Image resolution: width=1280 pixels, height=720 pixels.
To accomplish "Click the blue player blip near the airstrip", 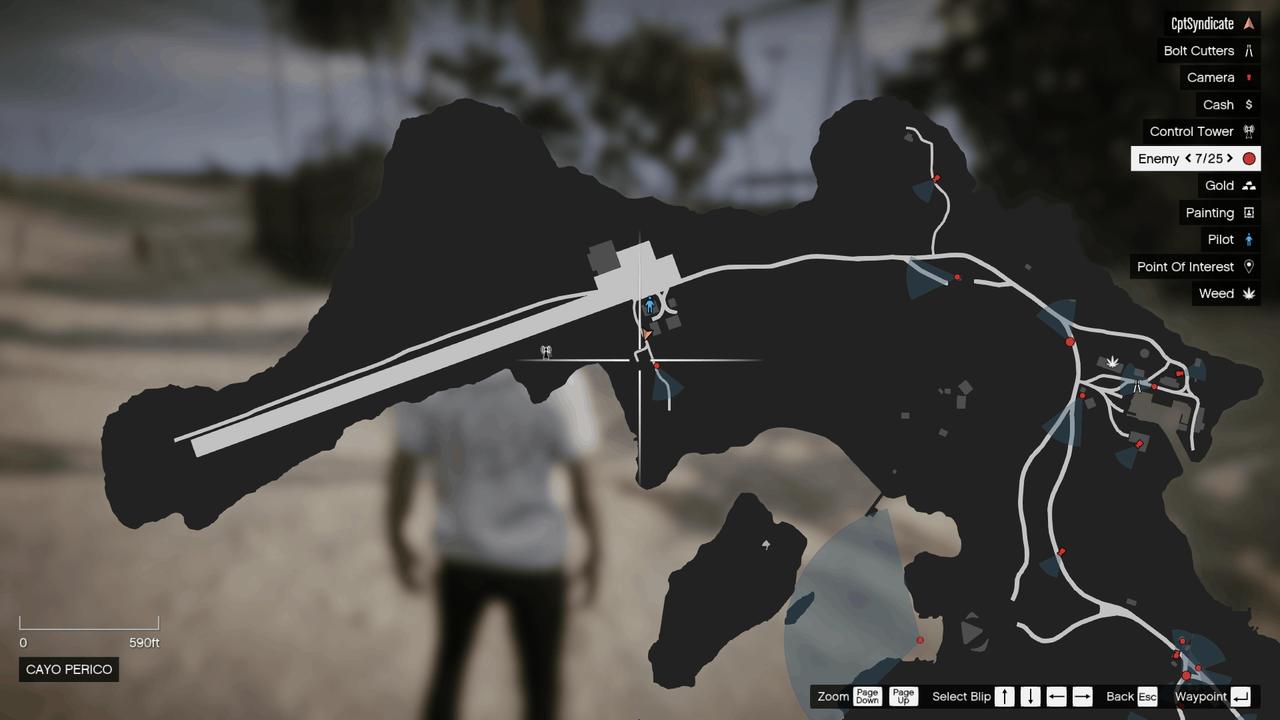I will pyautogui.click(x=652, y=305).
